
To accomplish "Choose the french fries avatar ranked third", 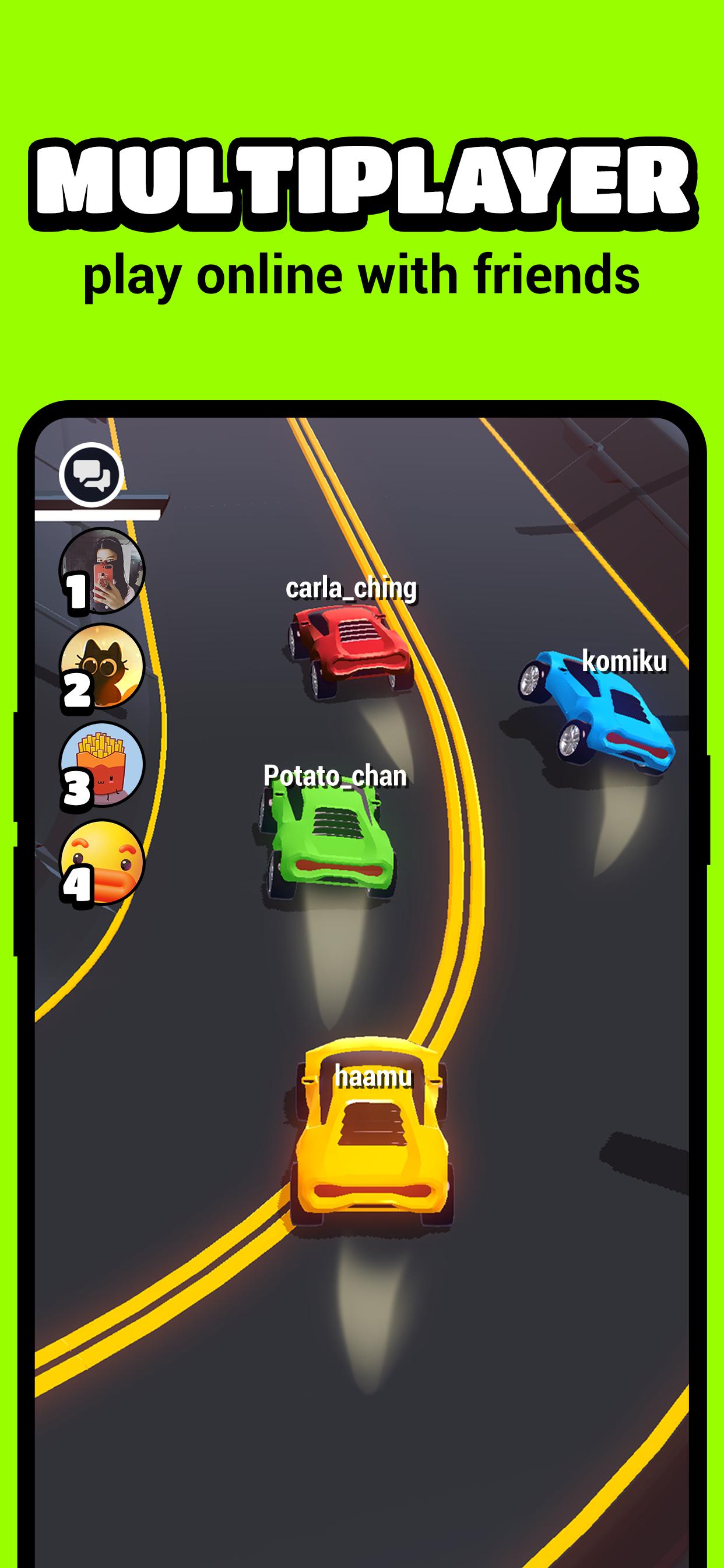I will click(x=102, y=765).
